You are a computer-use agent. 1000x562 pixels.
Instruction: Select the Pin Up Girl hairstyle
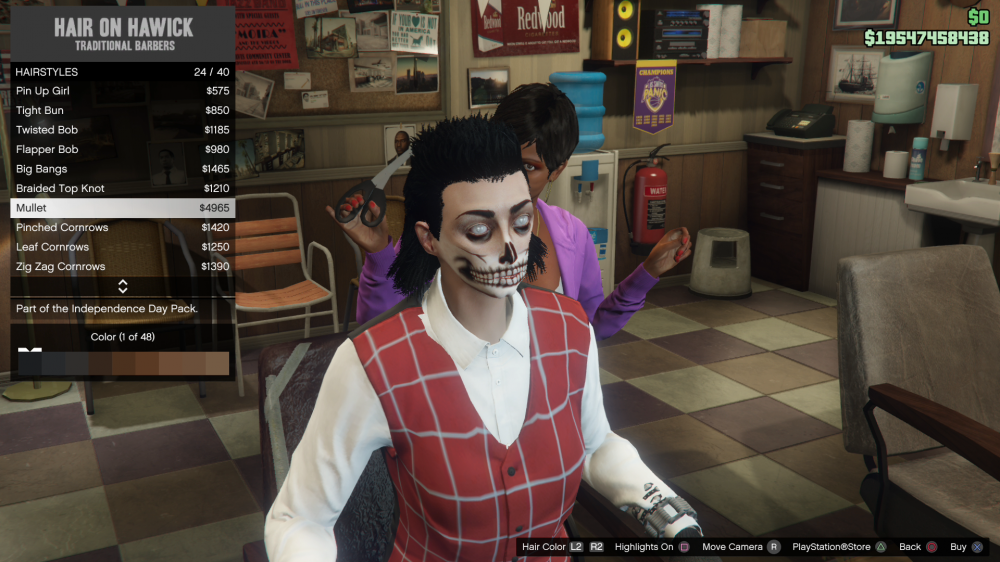click(x=122, y=91)
